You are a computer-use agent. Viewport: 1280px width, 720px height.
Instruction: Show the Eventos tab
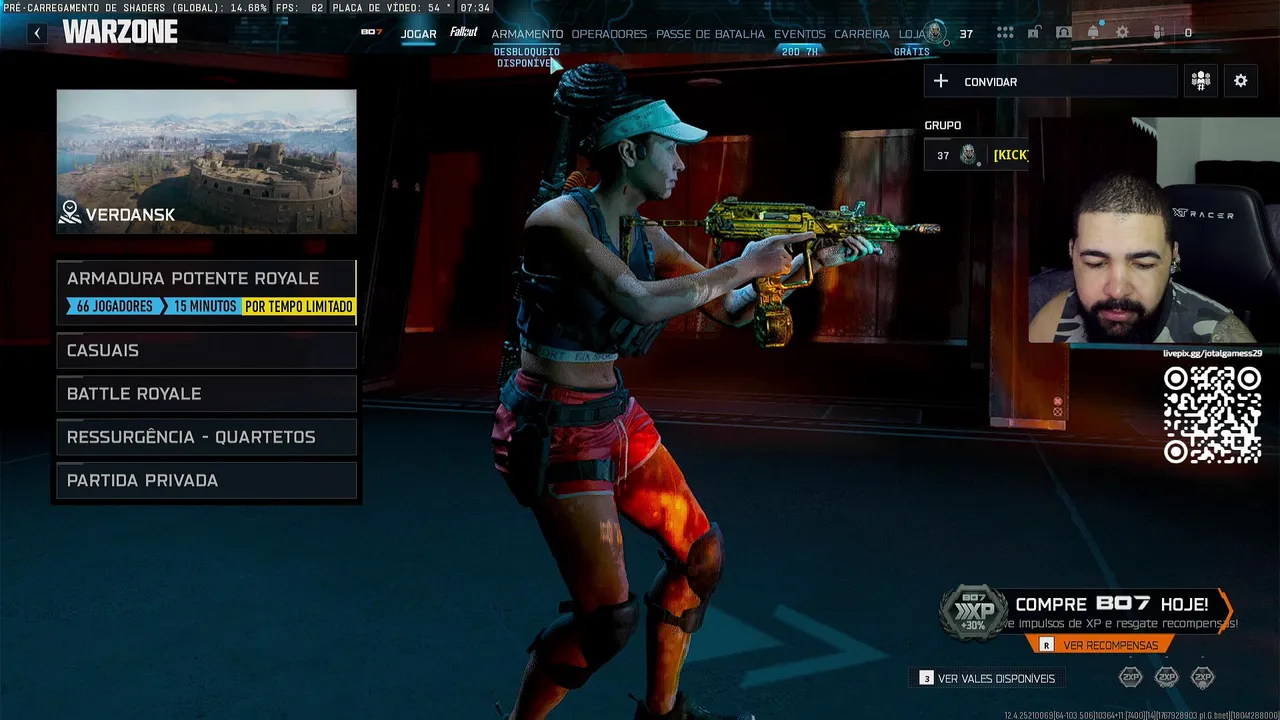pyautogui.click(x=799, y=34)
